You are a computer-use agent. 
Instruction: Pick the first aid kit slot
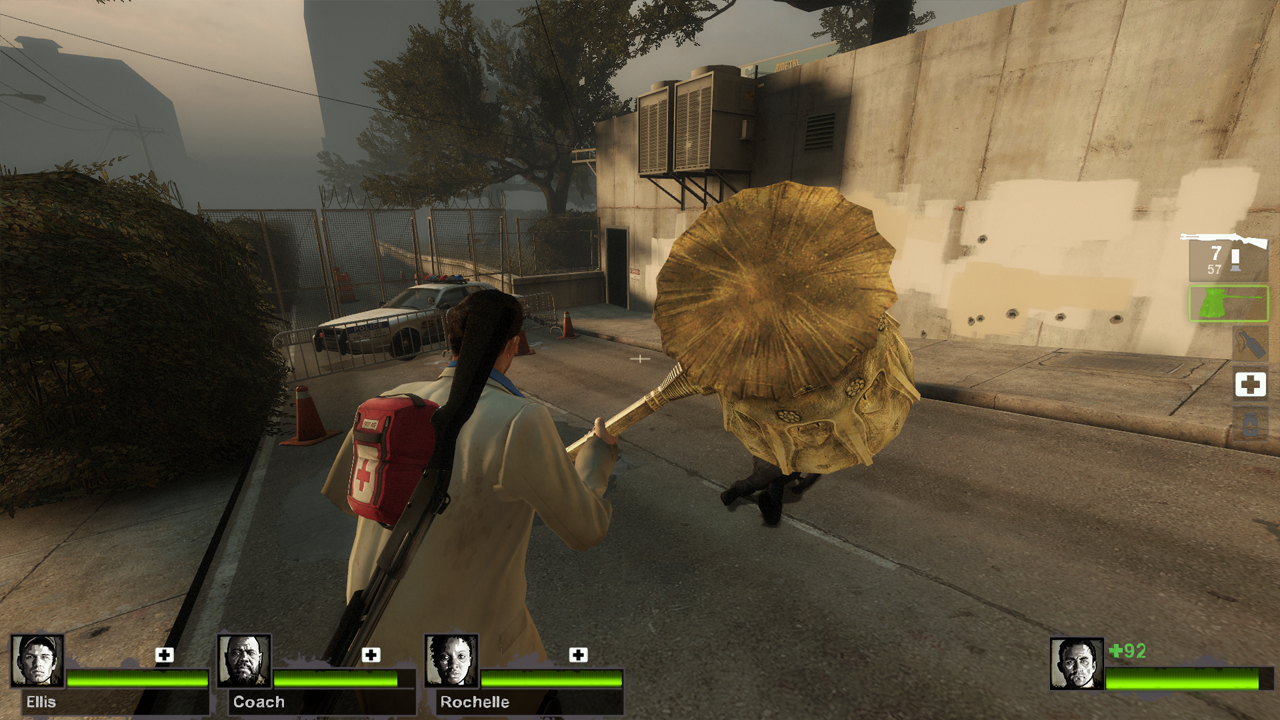[1250, 384]
